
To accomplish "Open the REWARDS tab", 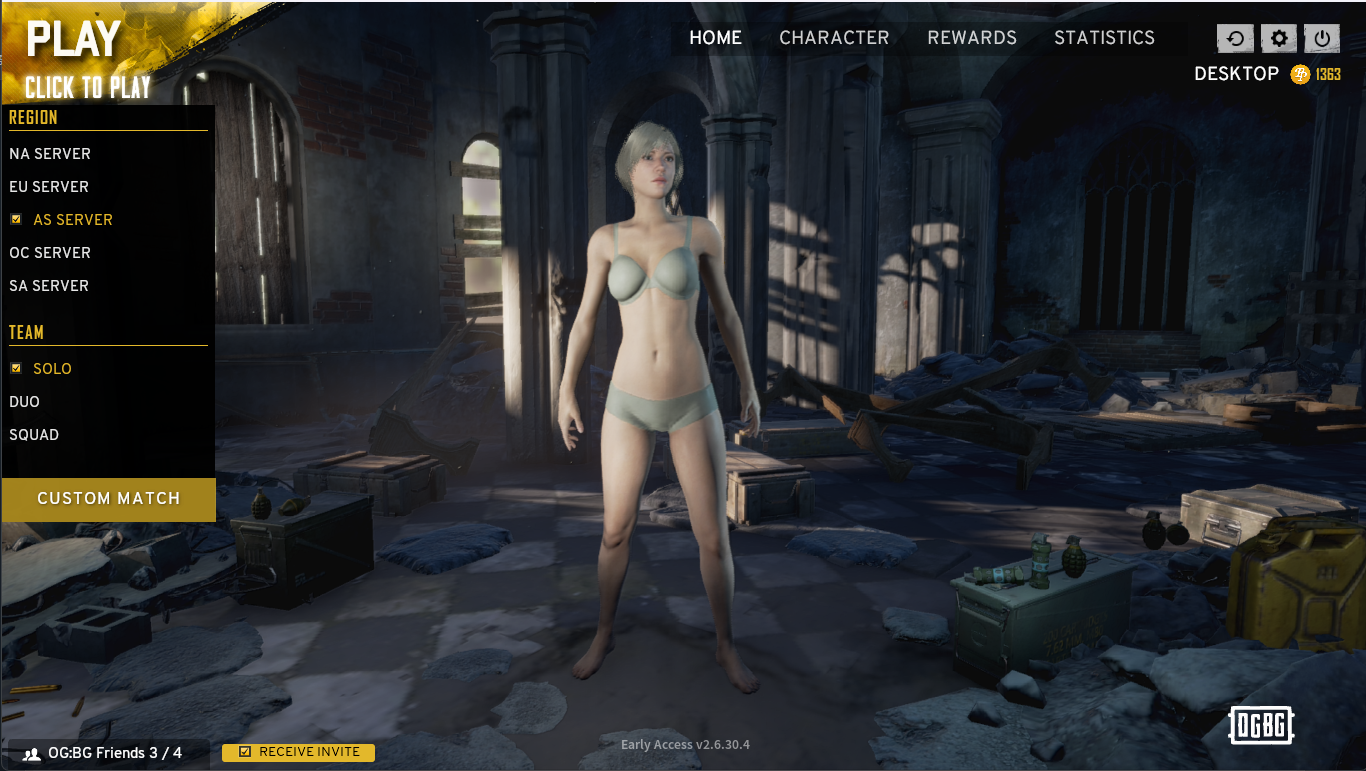I will coord(971,38).
